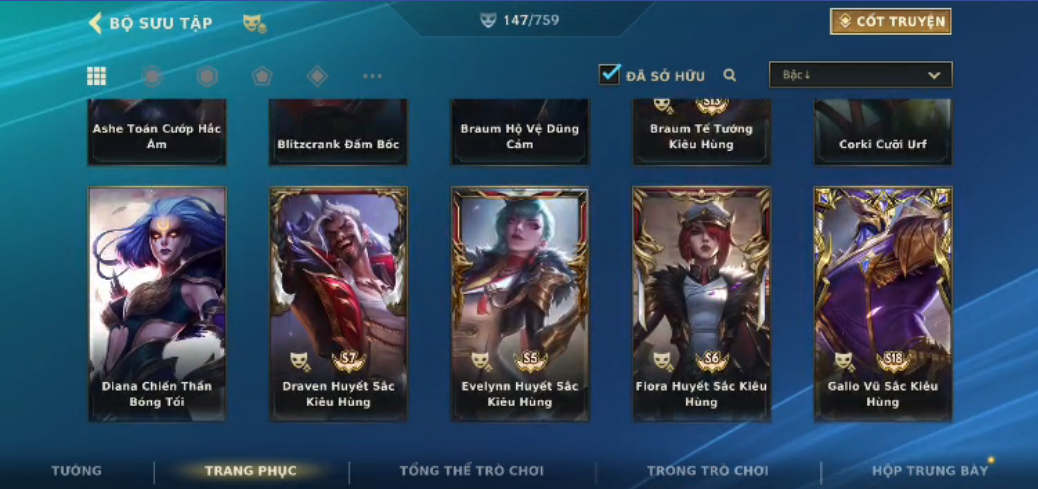Go back from Bộ Sưu Tập

96,23
